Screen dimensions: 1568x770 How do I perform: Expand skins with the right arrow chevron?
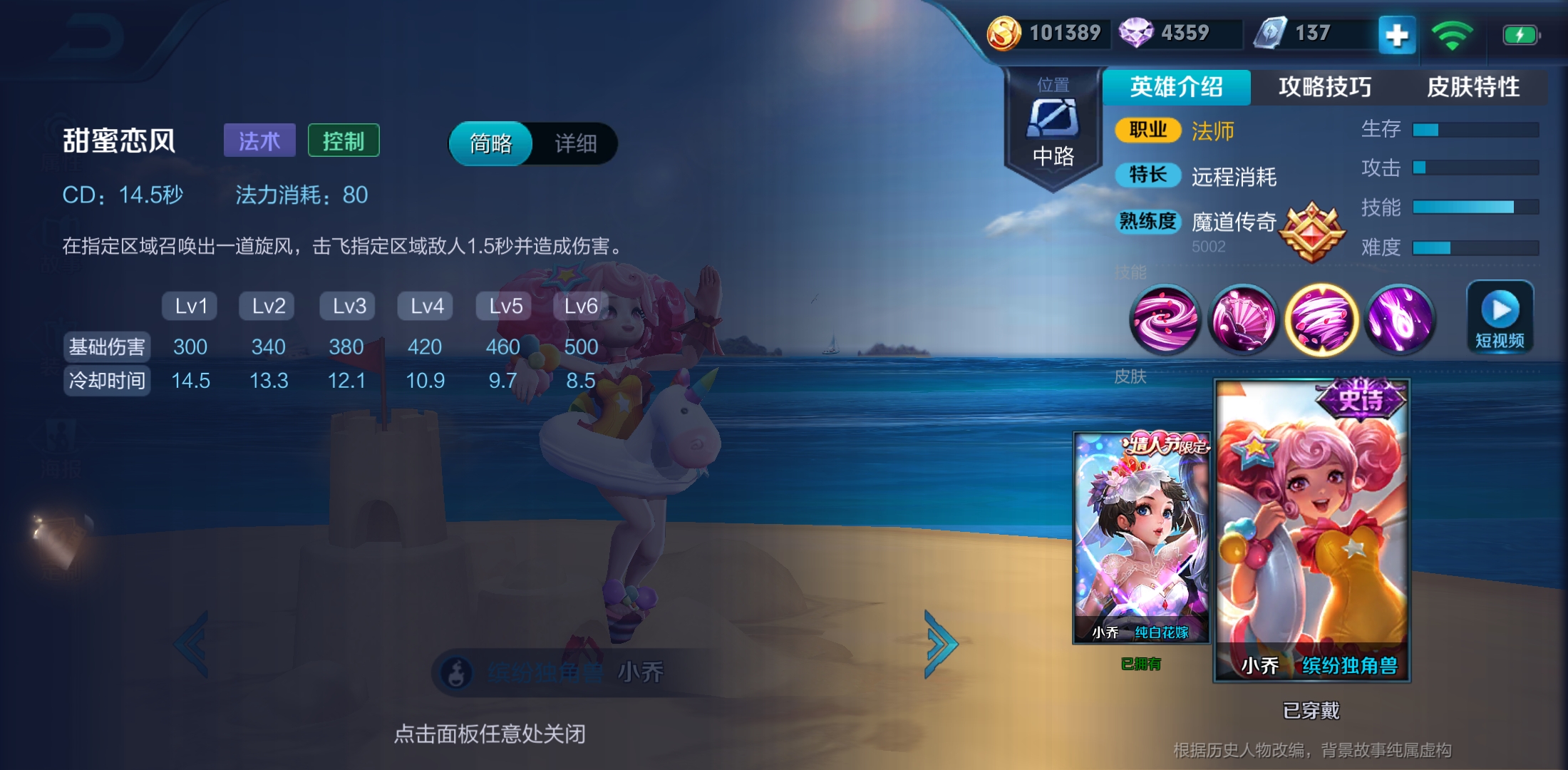941,644
